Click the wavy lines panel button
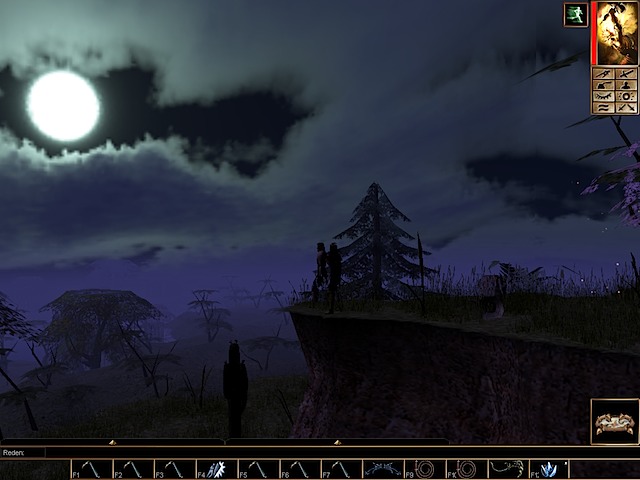Viewport: 640px width, 480px height. click(x=604, y=106)
